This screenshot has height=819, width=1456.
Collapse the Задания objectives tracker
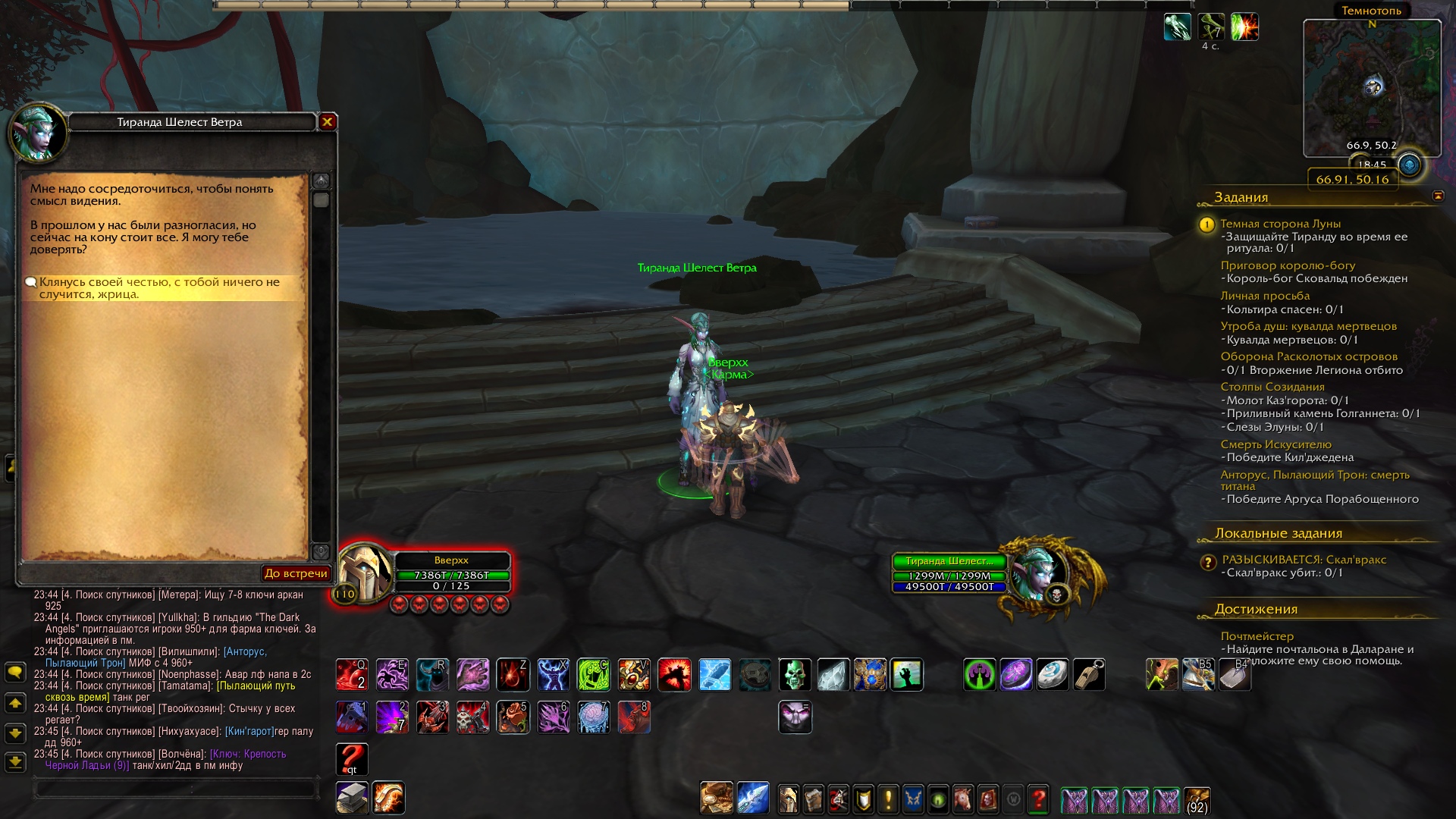[x=1438, y=196]
